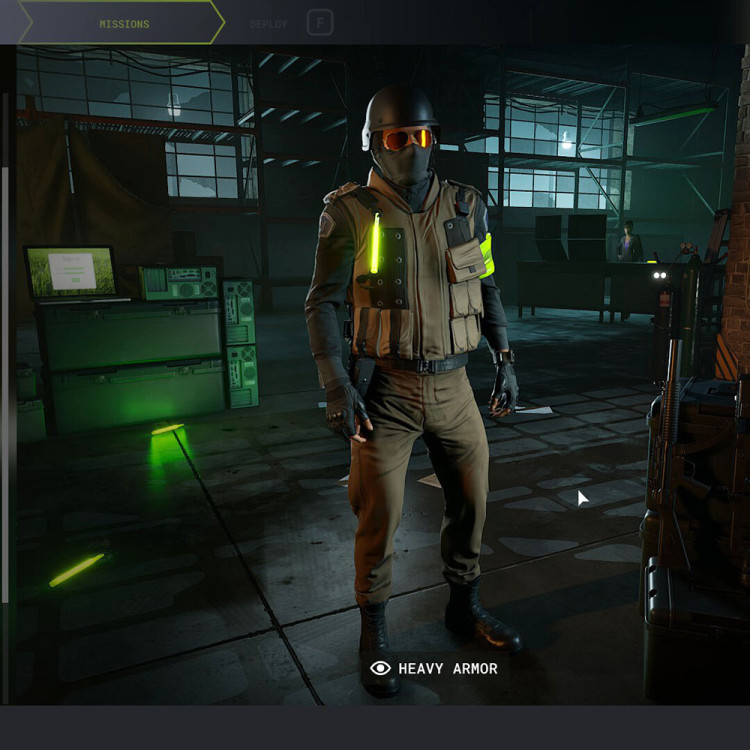
Task: Switch to the dimmed Deploy tab
Action: [x=269, y=23]
